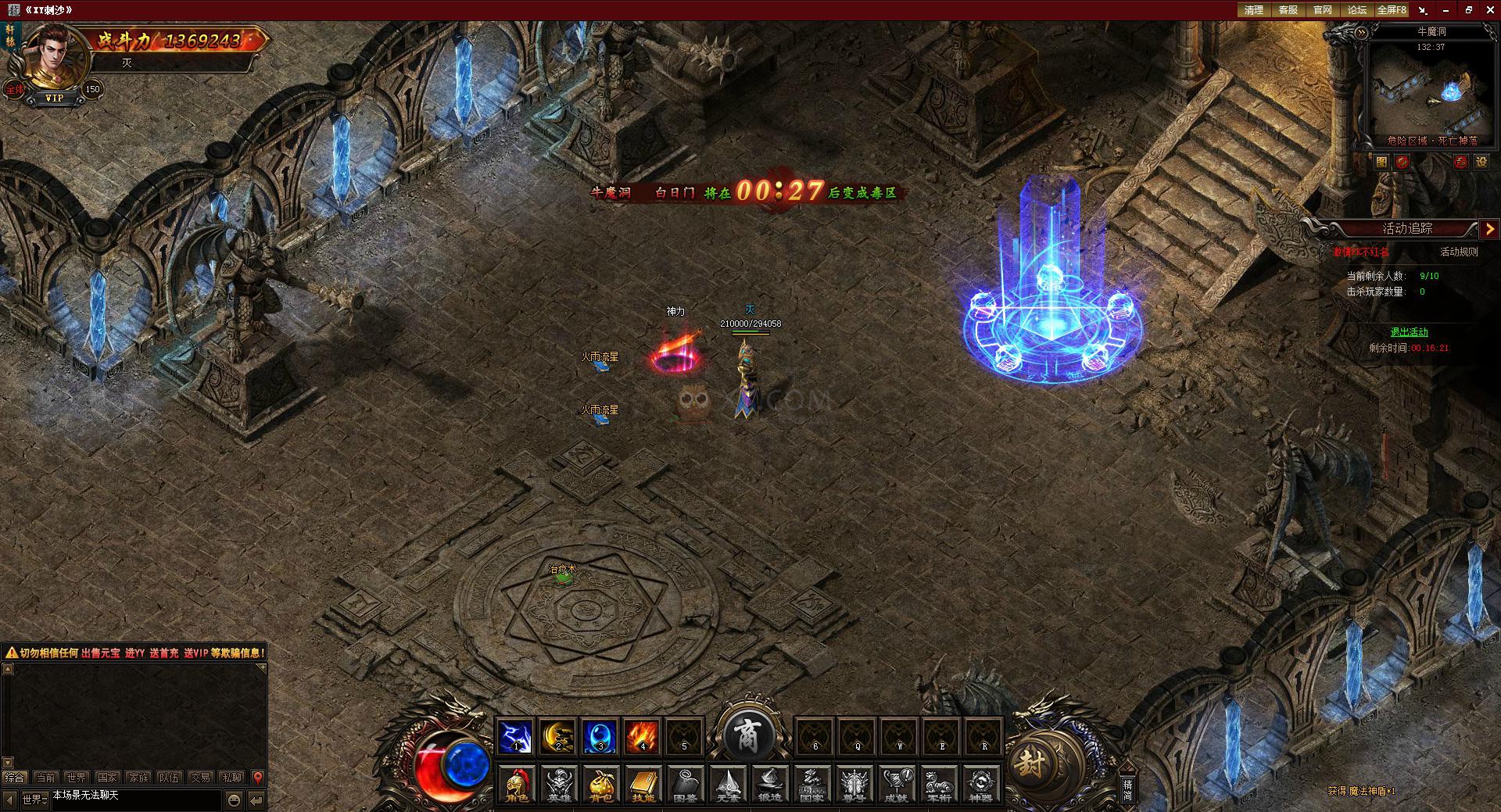This screenshot has width=1501, height=812.
Task: Activate the lightning skill in slot 1
Action: (x=516, y=736)
